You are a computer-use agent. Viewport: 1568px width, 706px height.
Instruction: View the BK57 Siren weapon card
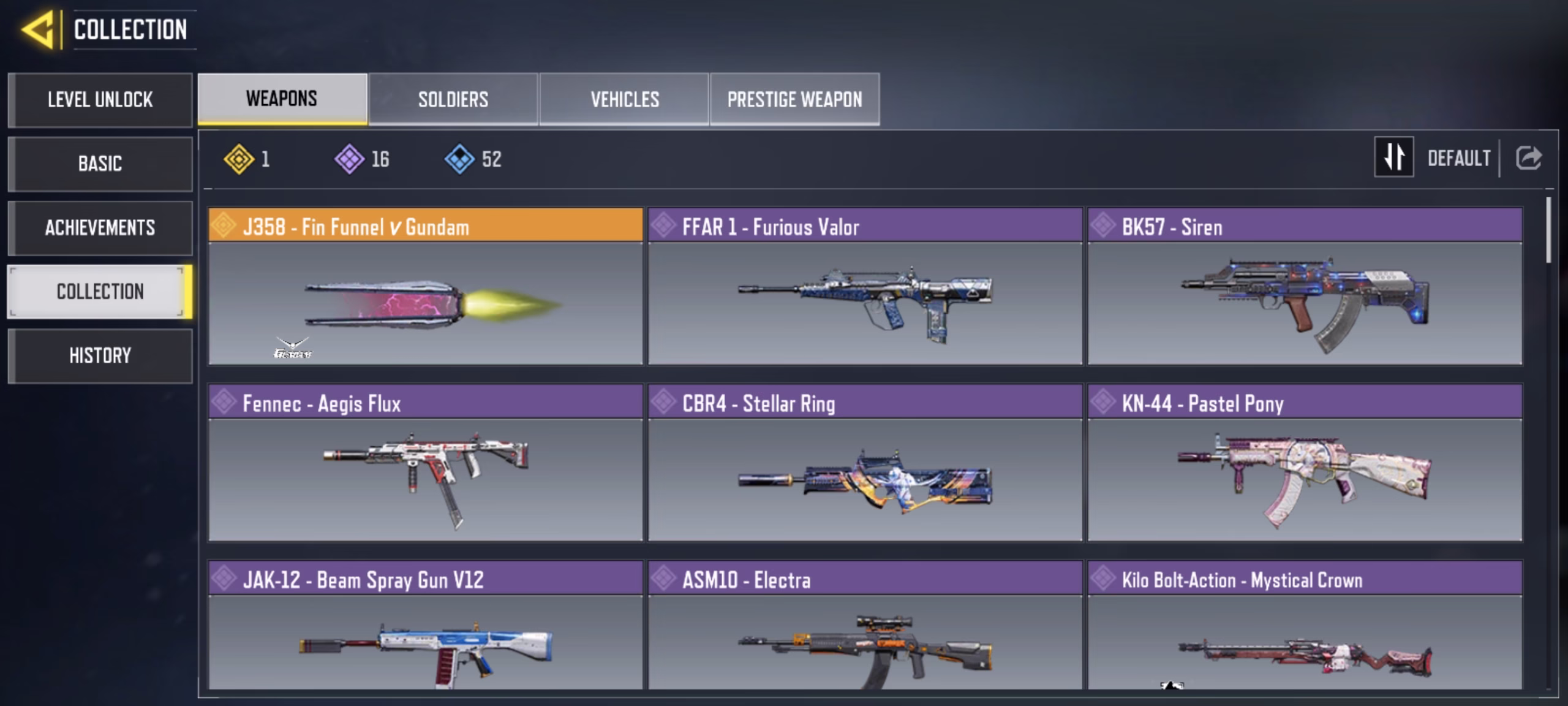point(1305,286)
